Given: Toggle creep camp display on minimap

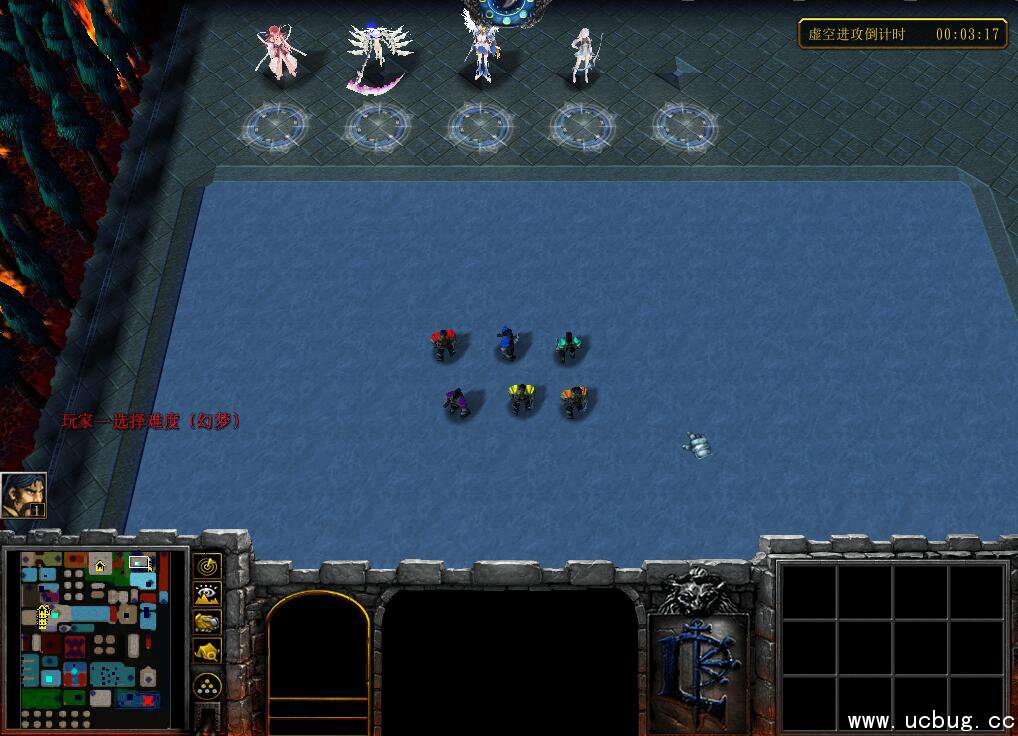Looking at the screenshot, I should point(207,651).
